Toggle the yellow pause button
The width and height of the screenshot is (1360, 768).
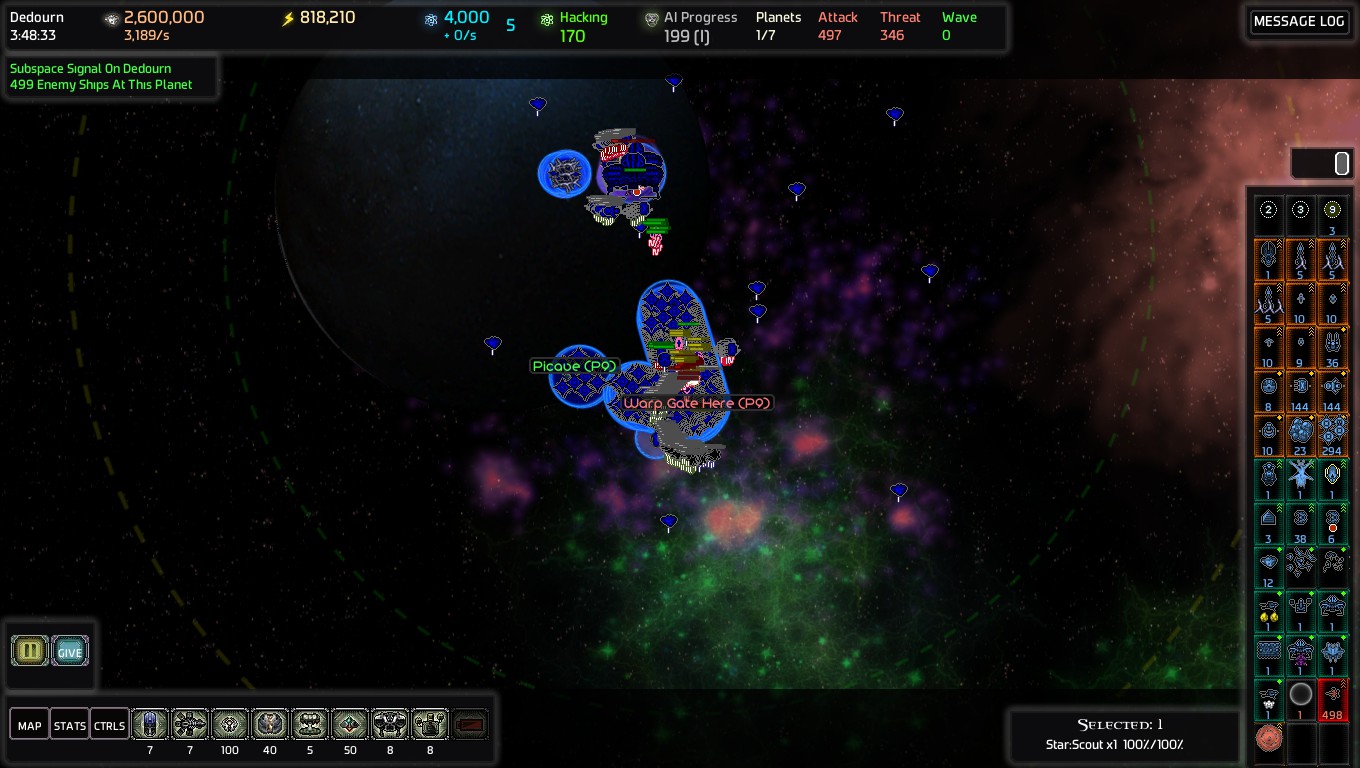[30, 651]
